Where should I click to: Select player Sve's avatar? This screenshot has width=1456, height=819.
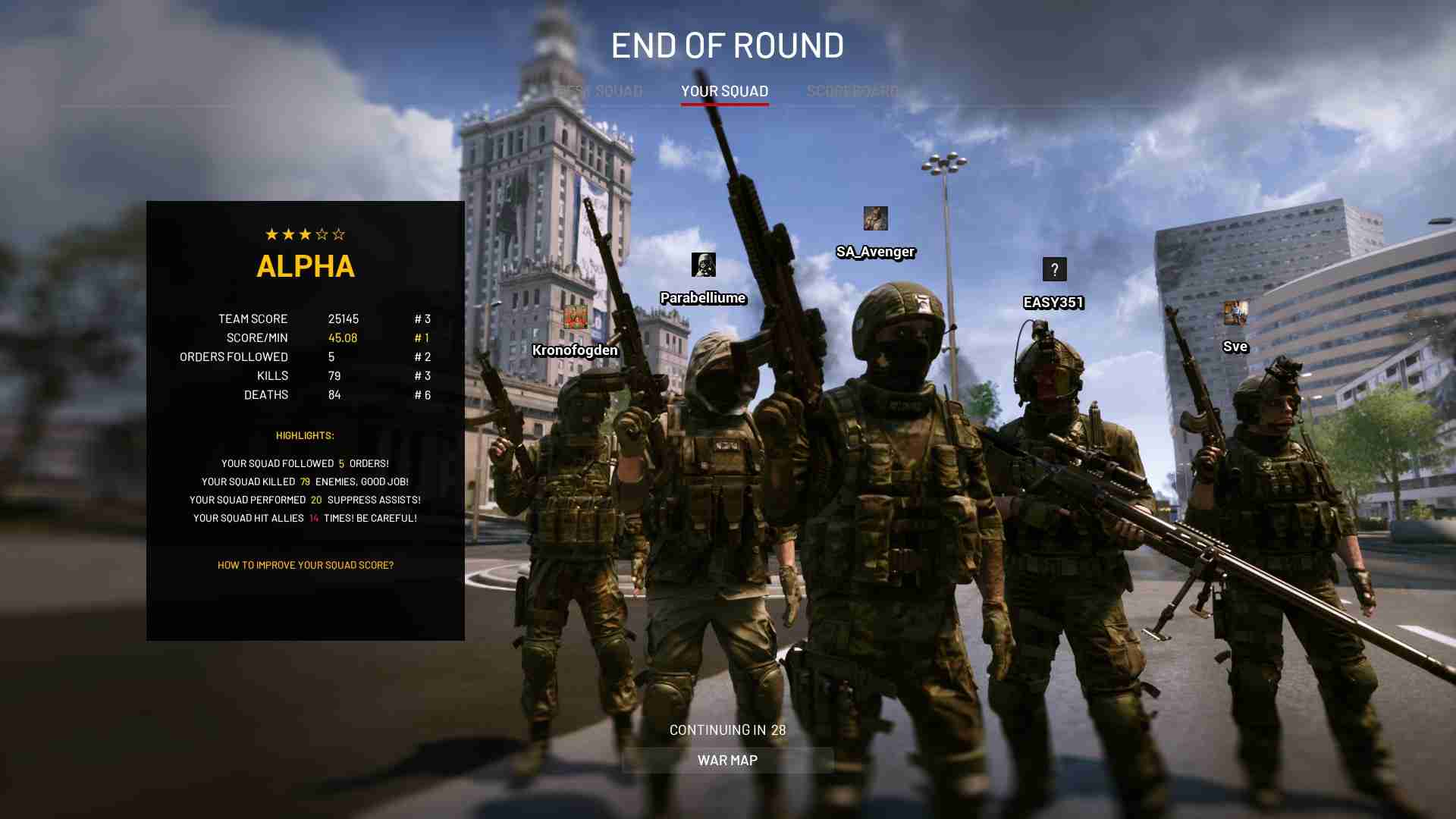(1235, 313)
